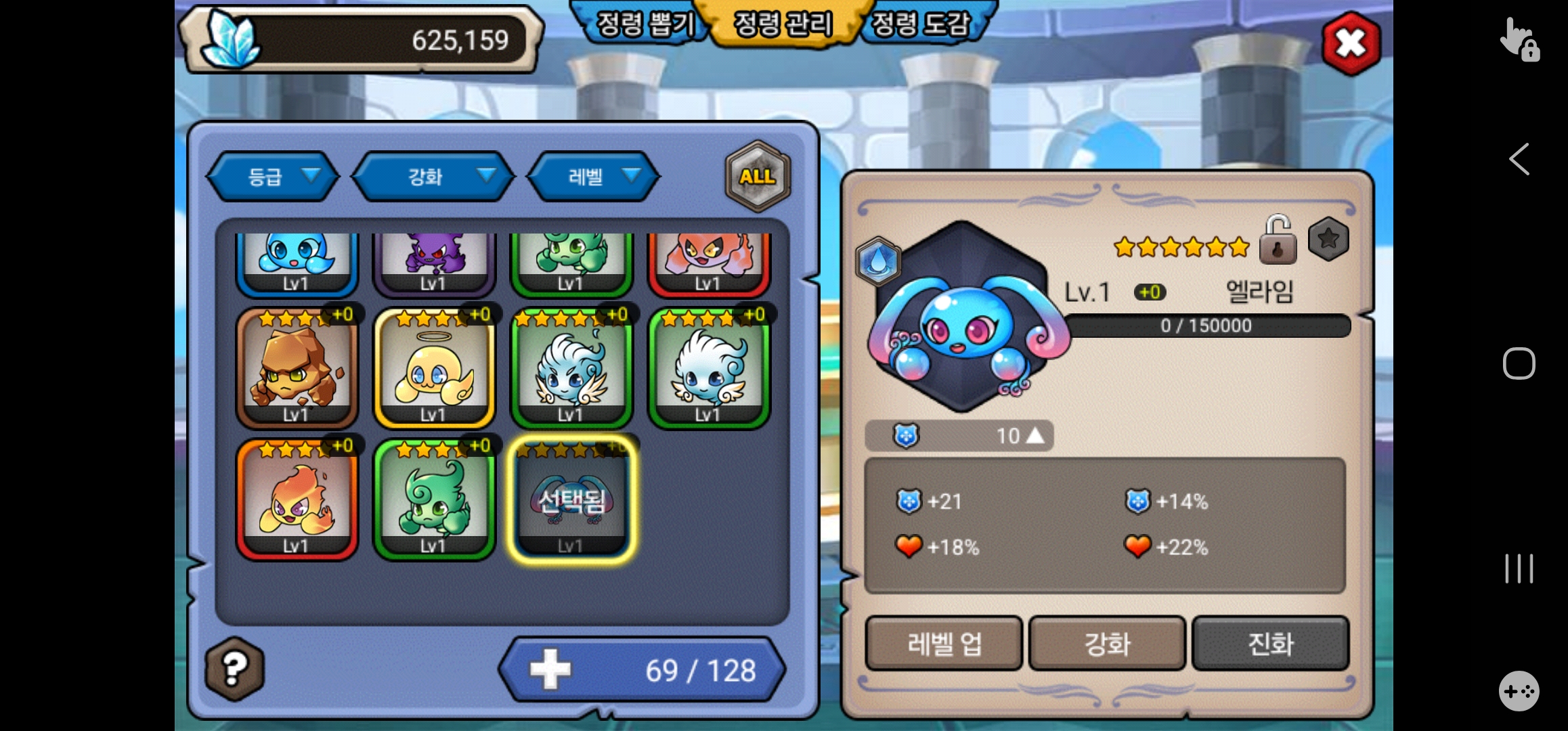
Task: Switch to the 정령 뽑기 tab
Action: (643, 24)
